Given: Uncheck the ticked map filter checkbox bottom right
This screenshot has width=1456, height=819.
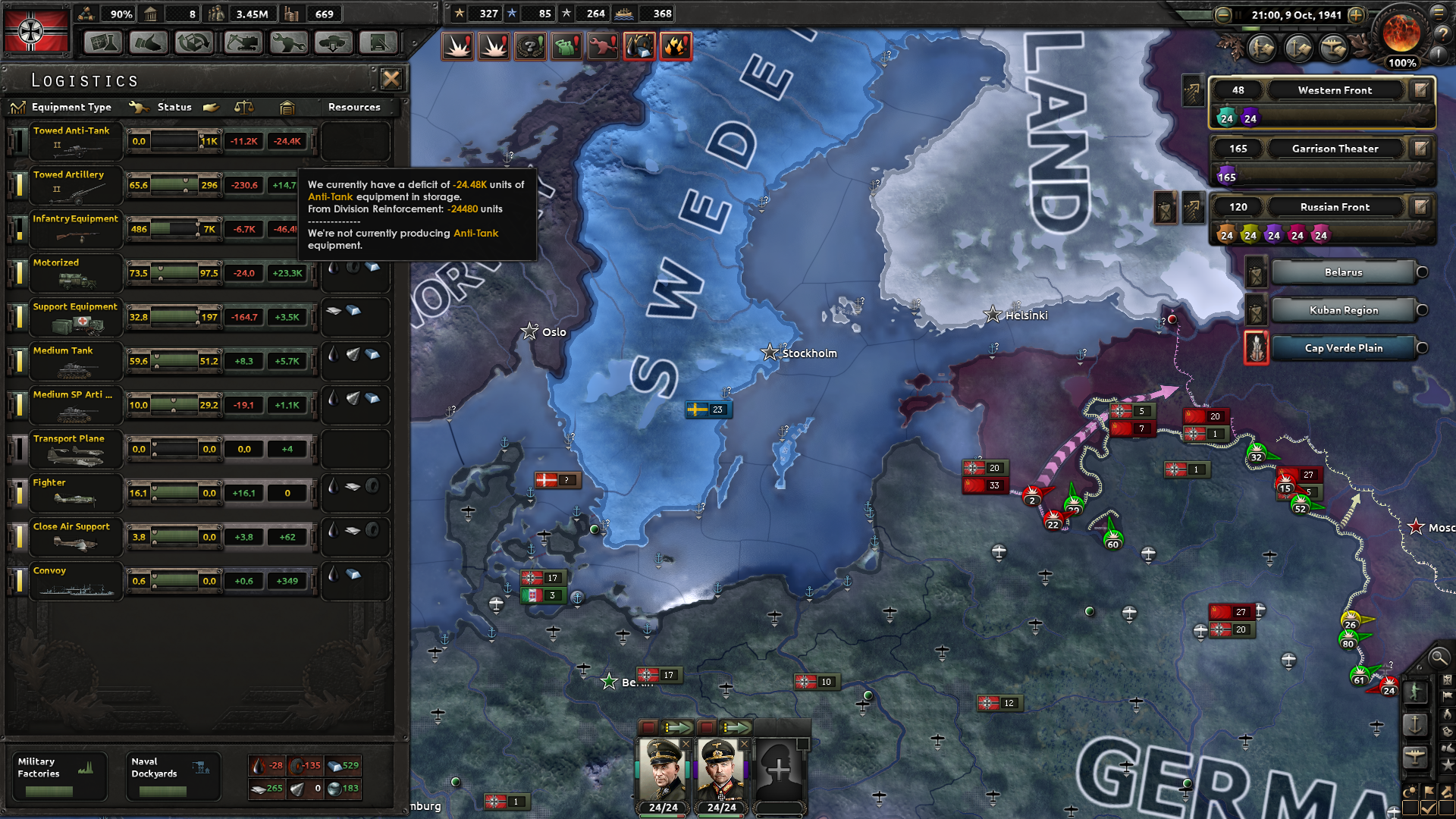Looking at the screenshot, I should click(1427, 806).
